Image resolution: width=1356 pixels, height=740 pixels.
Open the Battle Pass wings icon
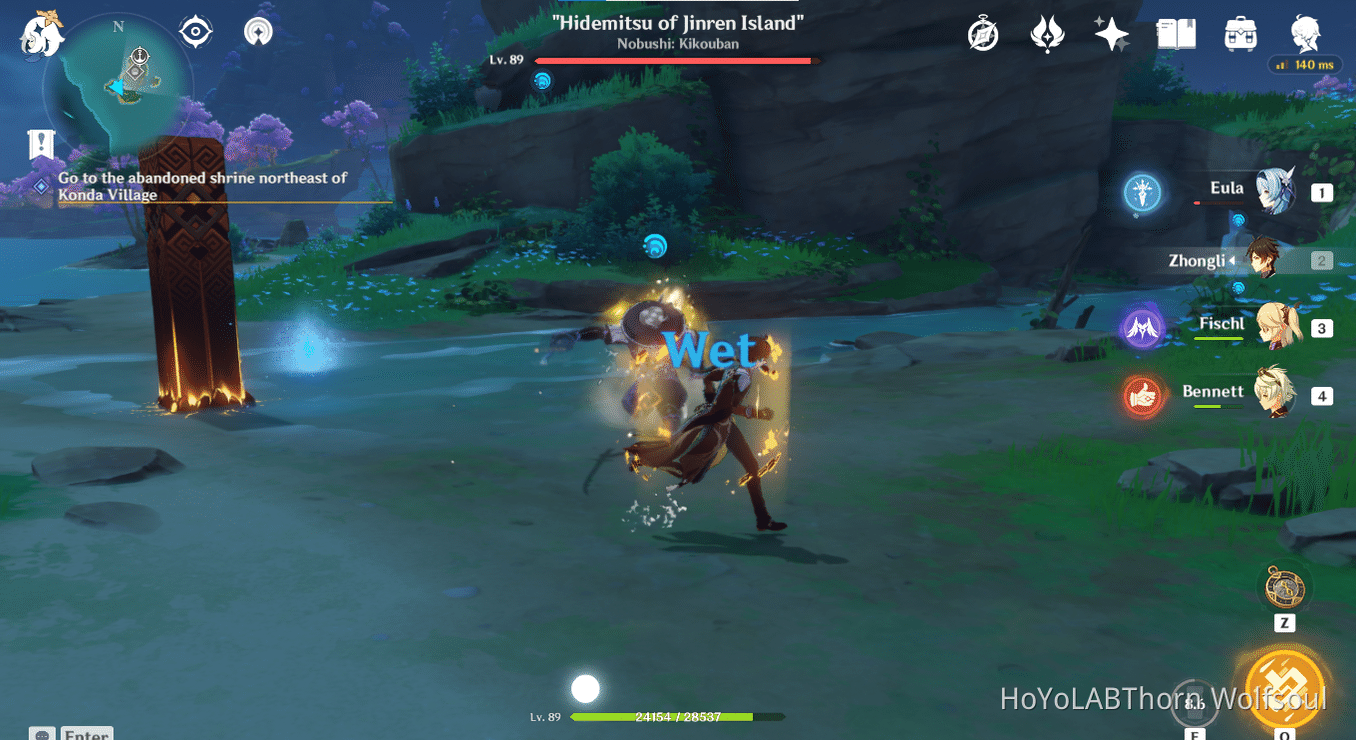point(1047,33)
